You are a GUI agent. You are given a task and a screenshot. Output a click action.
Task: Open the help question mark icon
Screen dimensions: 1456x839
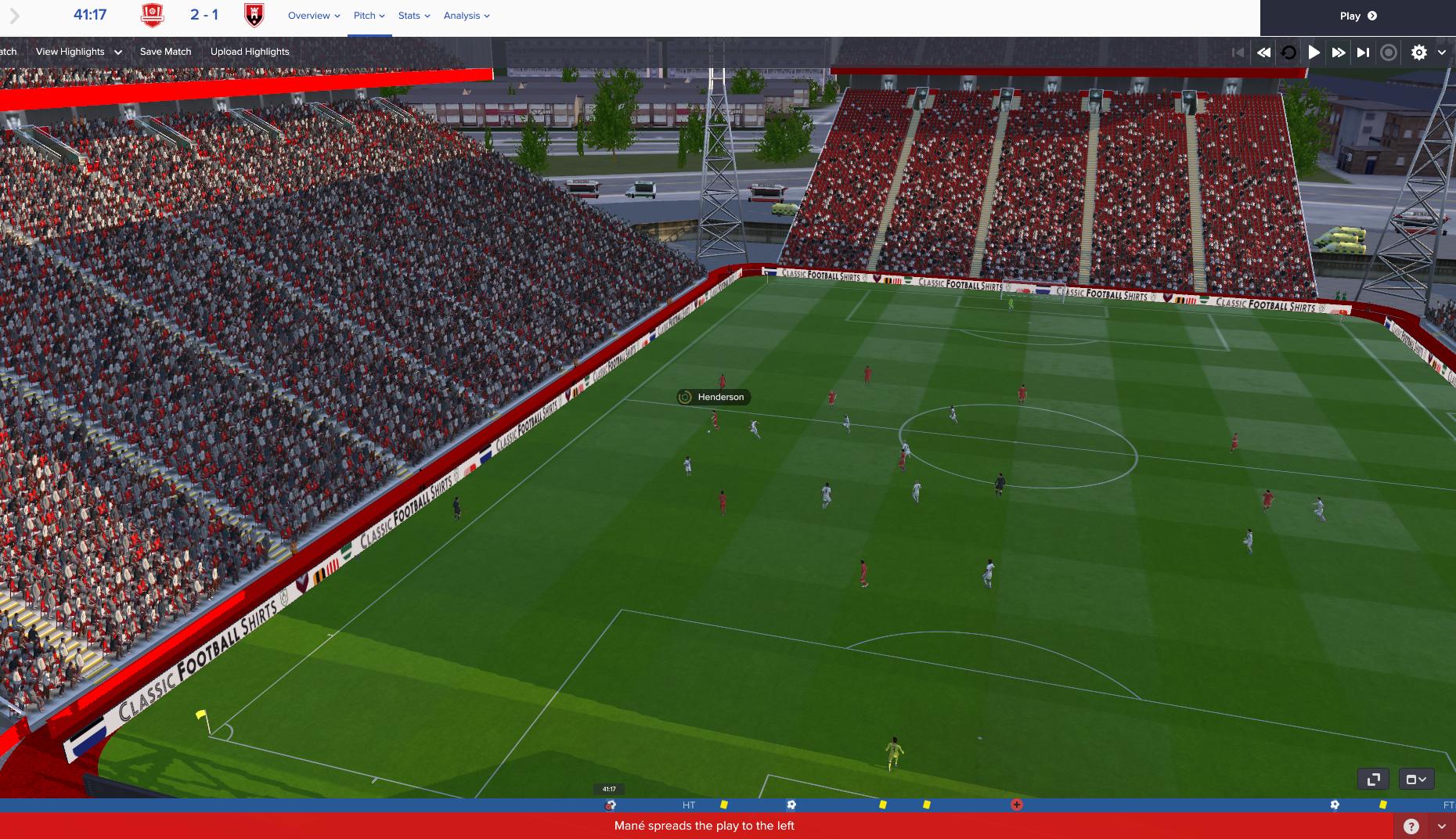(1411, 825)
